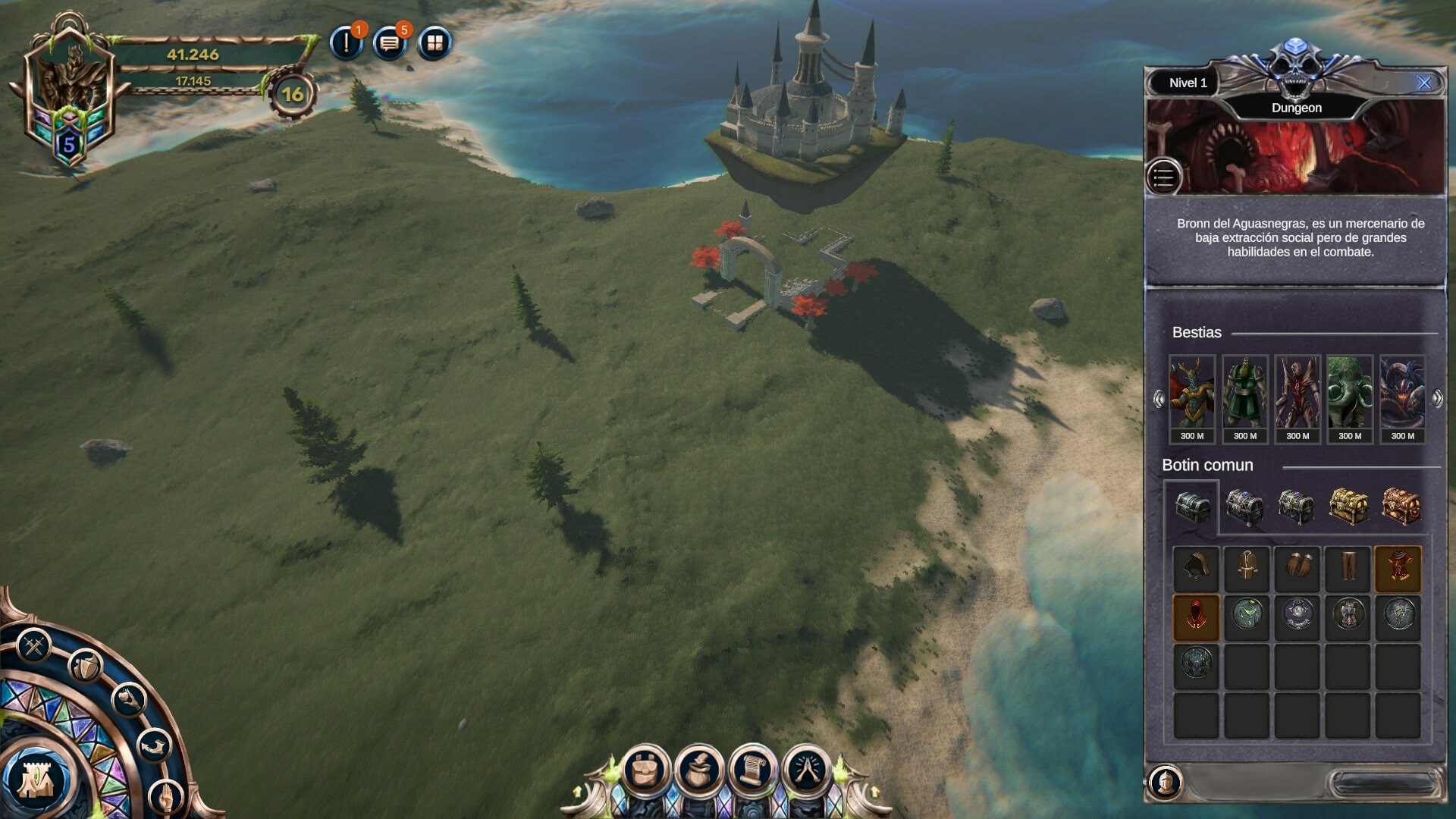Open the alerts exclamation icon
This screenshot has width=1456, height=819.
(x=347, y=43)
